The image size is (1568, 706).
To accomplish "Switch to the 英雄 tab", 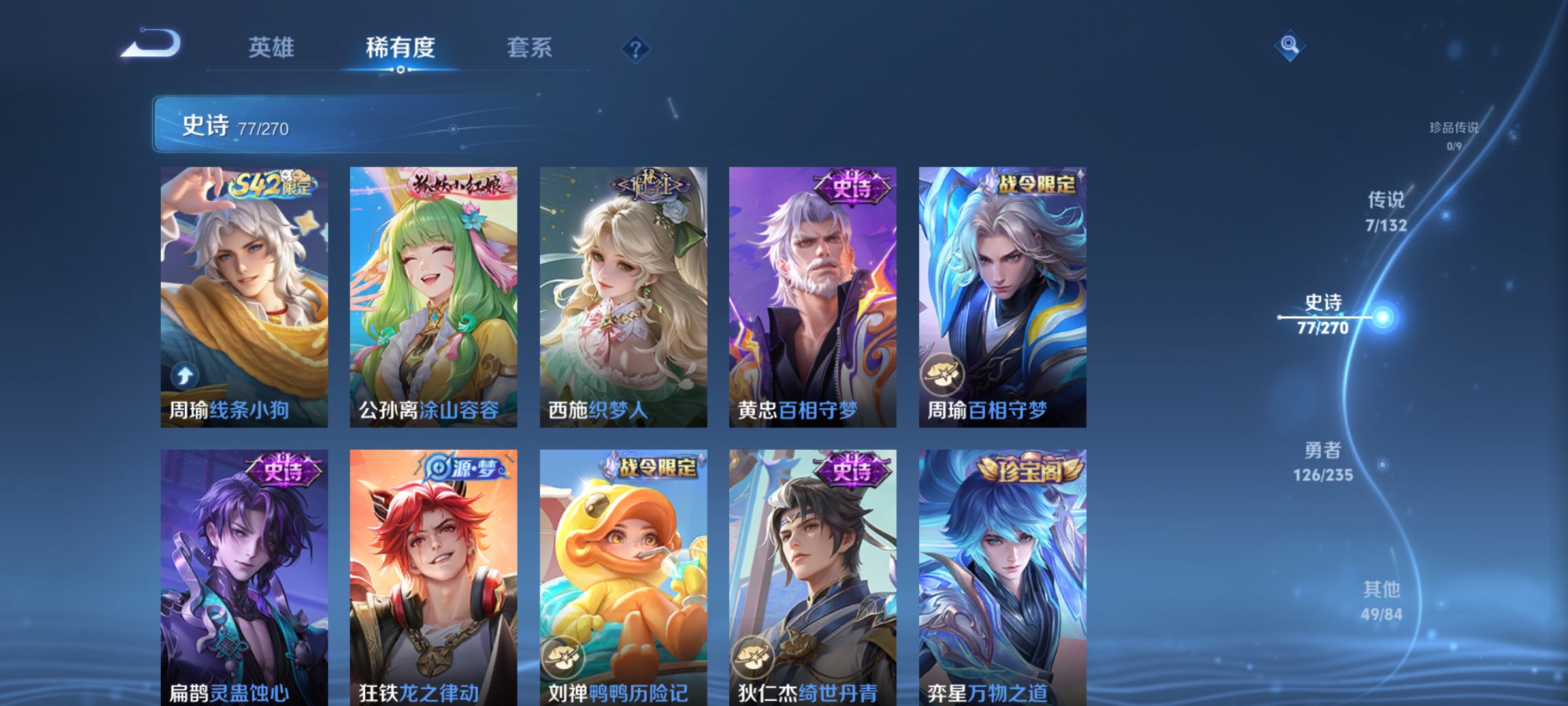I will pos(272,47).
